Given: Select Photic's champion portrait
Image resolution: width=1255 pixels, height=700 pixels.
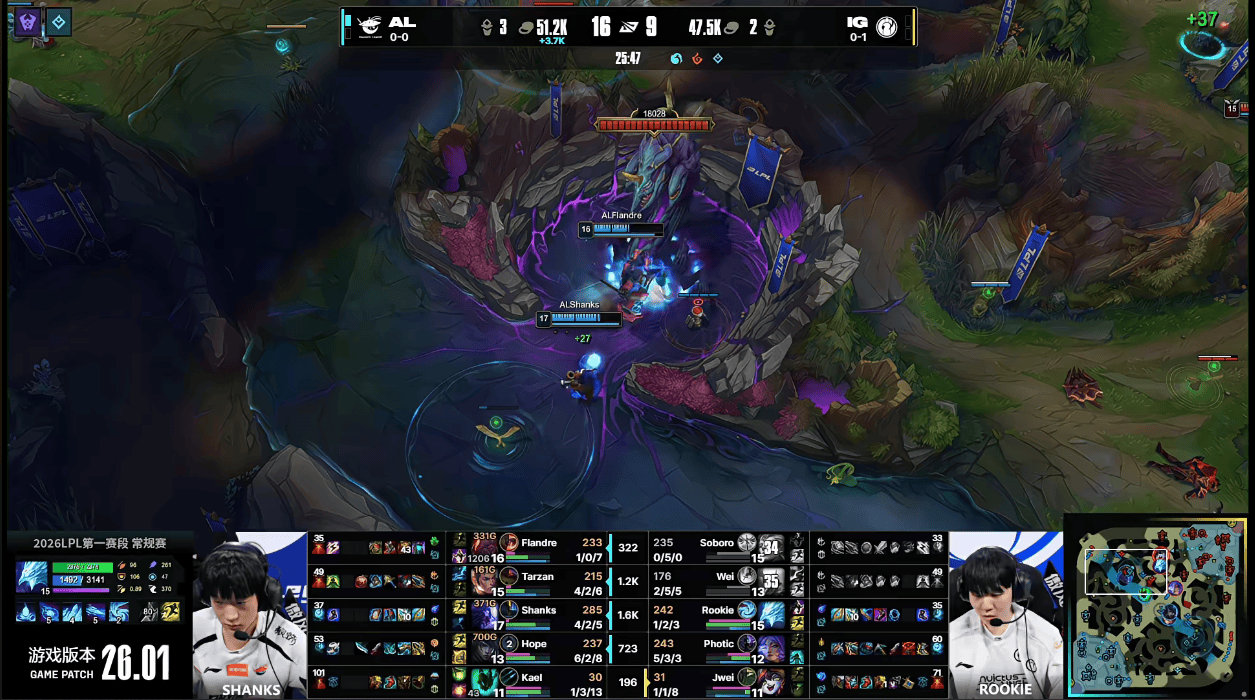Looking at the screenshot, I should (x=747, y=644).
